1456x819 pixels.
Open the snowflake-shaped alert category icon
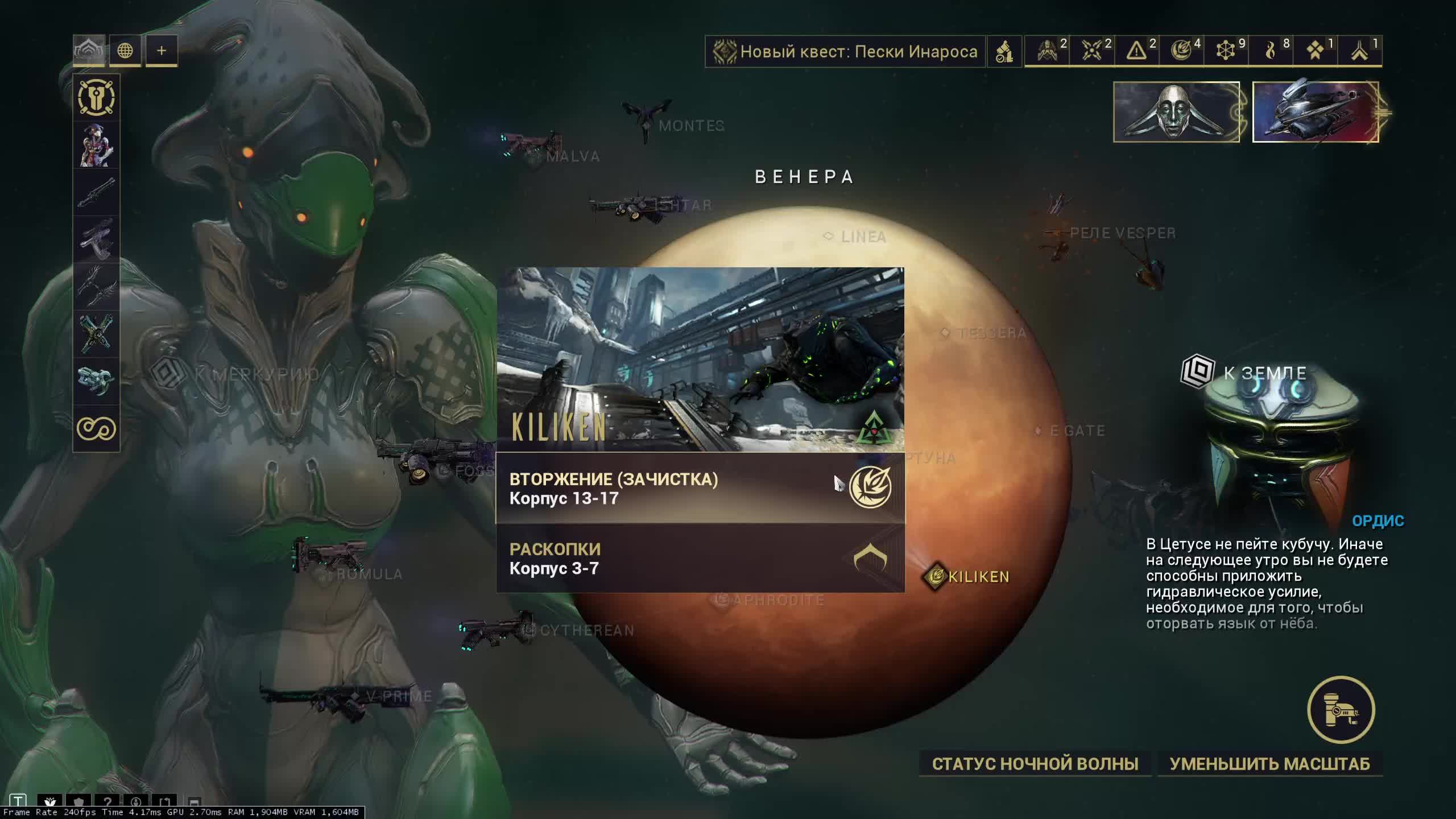tap(1226, 51)
